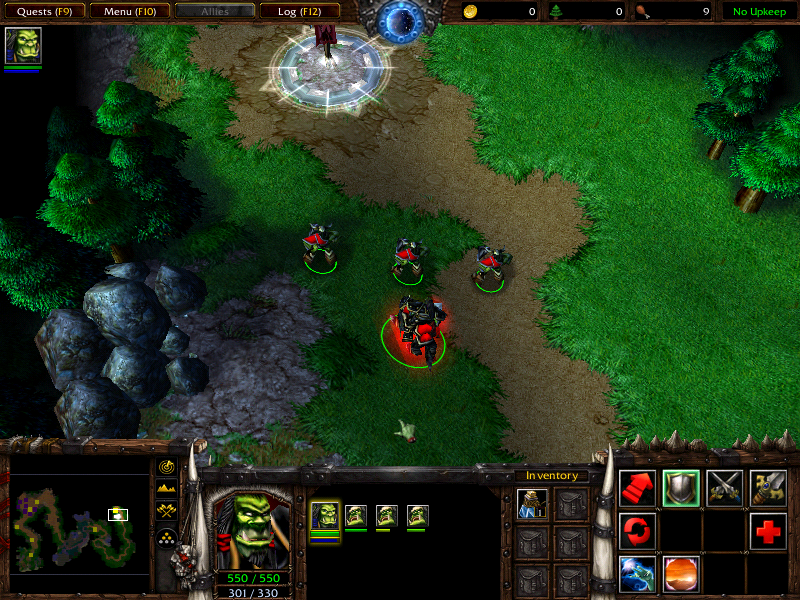
Task: Cast the blue lightning hand spell
Action: 637,574
